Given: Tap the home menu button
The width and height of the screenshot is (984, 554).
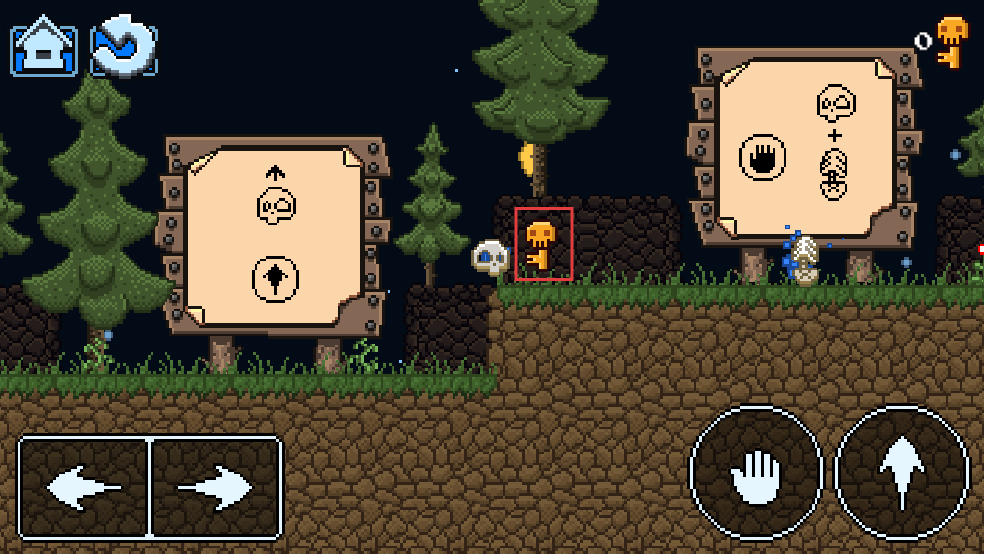Looking at the screenshot, I should point(44,47).
